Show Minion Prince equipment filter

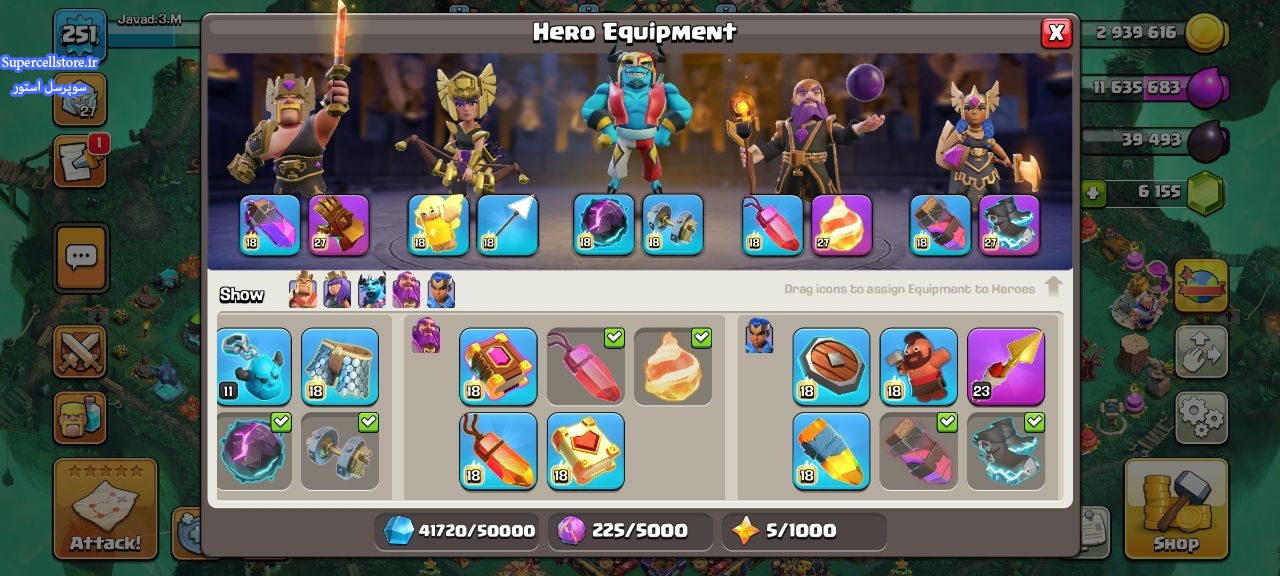[372, 291]
